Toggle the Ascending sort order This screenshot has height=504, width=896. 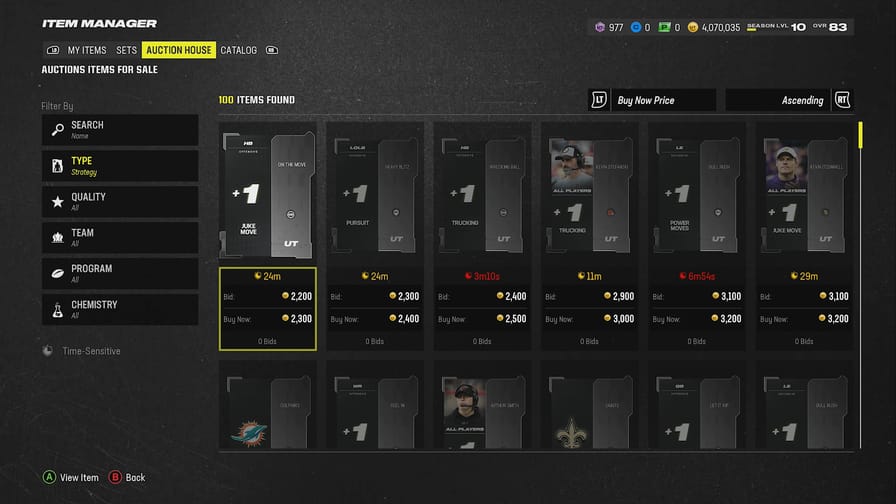coord(789,100)
